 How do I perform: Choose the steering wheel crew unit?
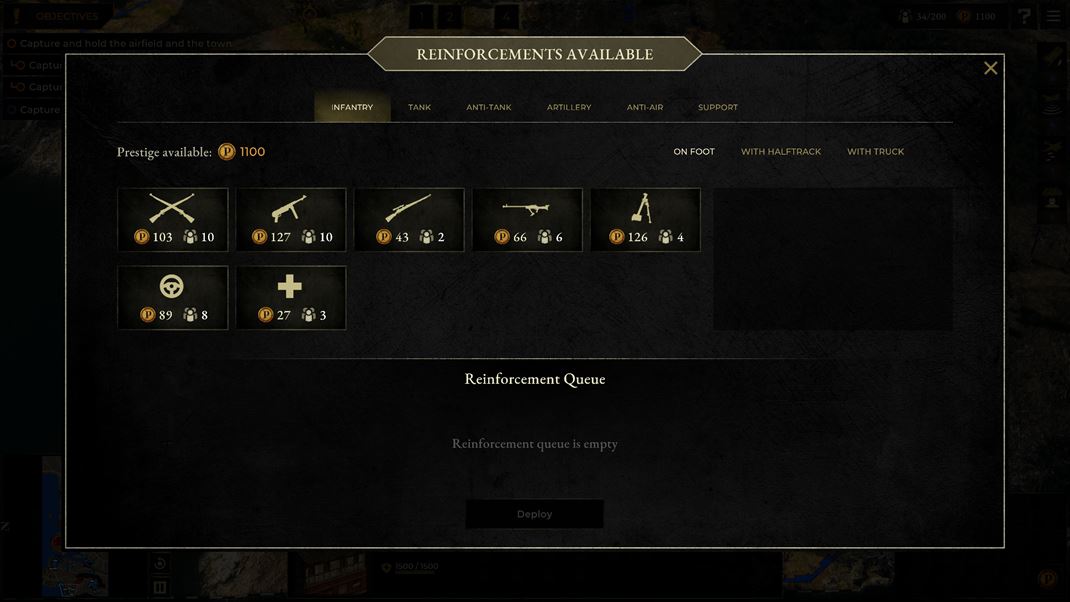pyautogui.click(x=173, y=297)
